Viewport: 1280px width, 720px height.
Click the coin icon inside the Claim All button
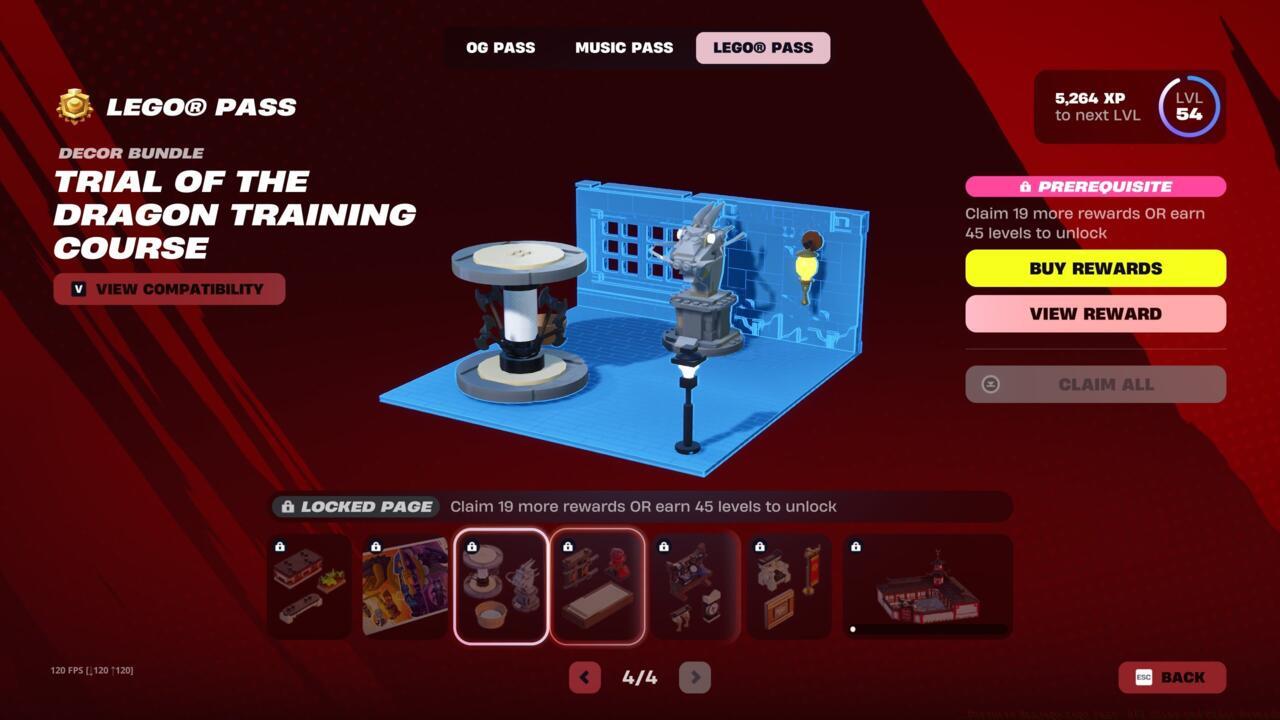pyautogui.click(x=990, y=384)
